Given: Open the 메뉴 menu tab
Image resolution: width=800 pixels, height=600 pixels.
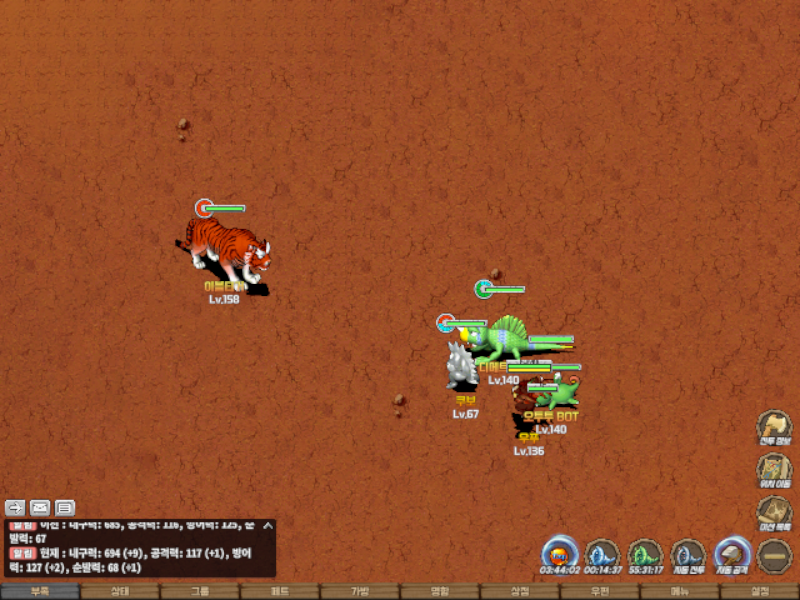Looking at the screenshot, I should [680, 591].
